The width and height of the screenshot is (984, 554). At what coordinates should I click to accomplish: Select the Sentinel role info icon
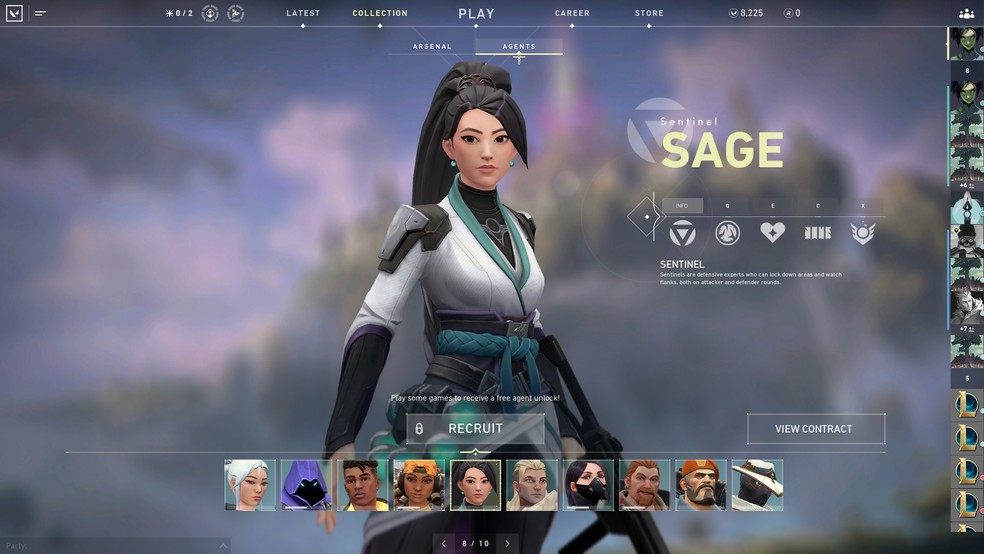tap(682, 233)
